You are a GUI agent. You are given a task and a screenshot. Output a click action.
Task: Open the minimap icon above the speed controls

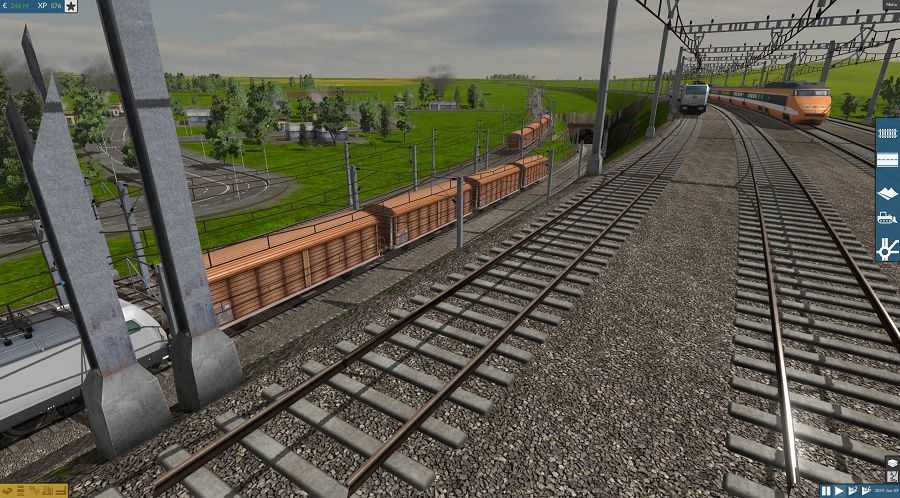(892, 476)
